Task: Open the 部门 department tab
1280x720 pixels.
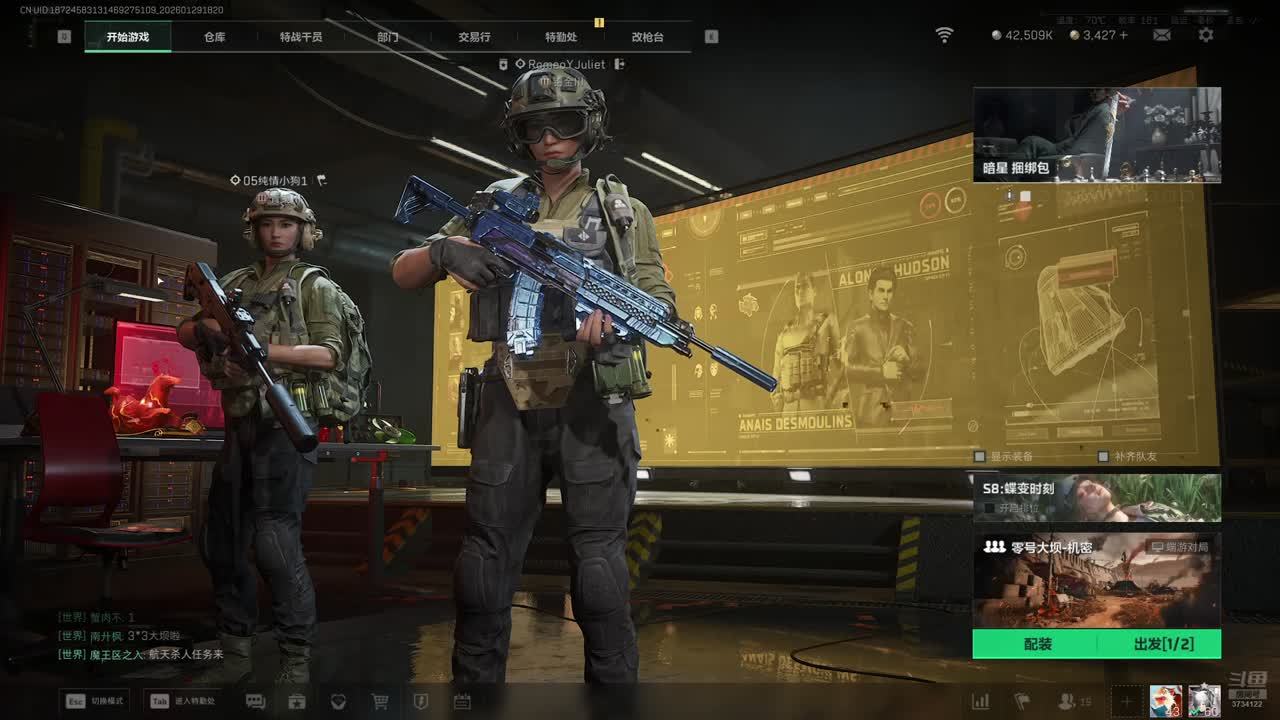Action: coord(388,37)
